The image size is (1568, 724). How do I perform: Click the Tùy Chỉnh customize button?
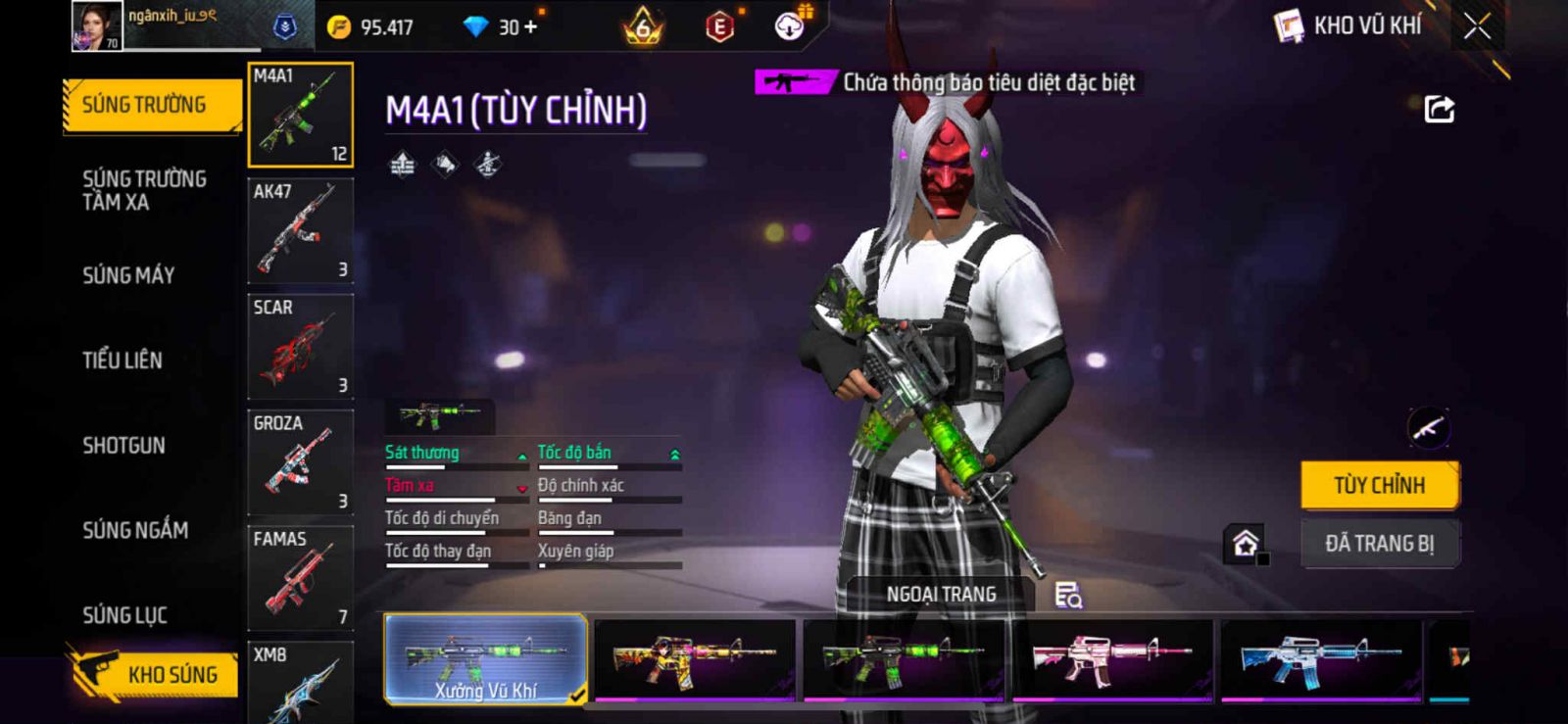[1380, 485]
